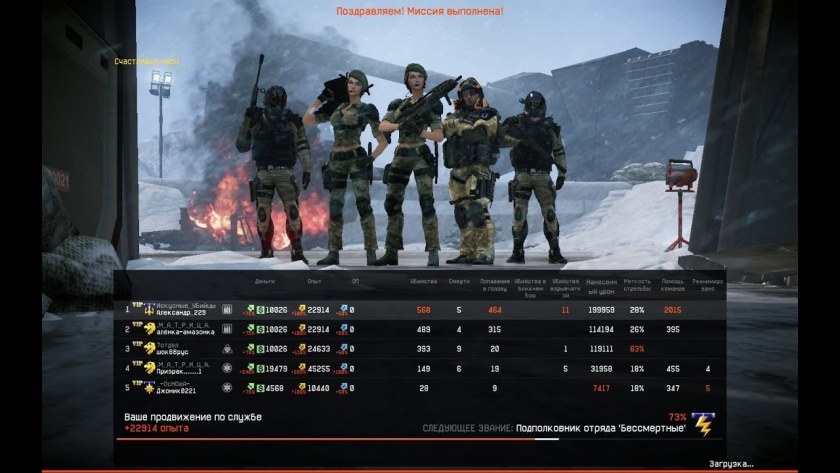The image size is (840, 473).
Task: Click the Опыт column header
Action: click(314, 282)
